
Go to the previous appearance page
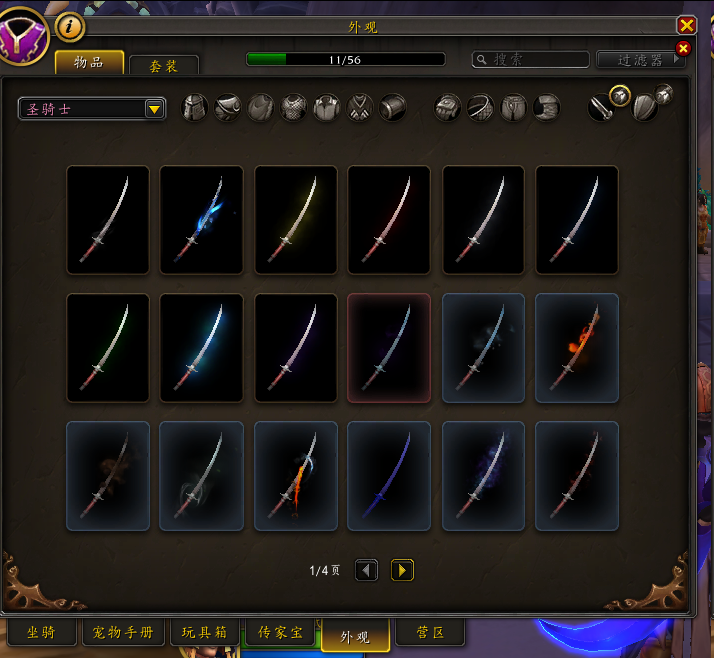pos(367,570)
